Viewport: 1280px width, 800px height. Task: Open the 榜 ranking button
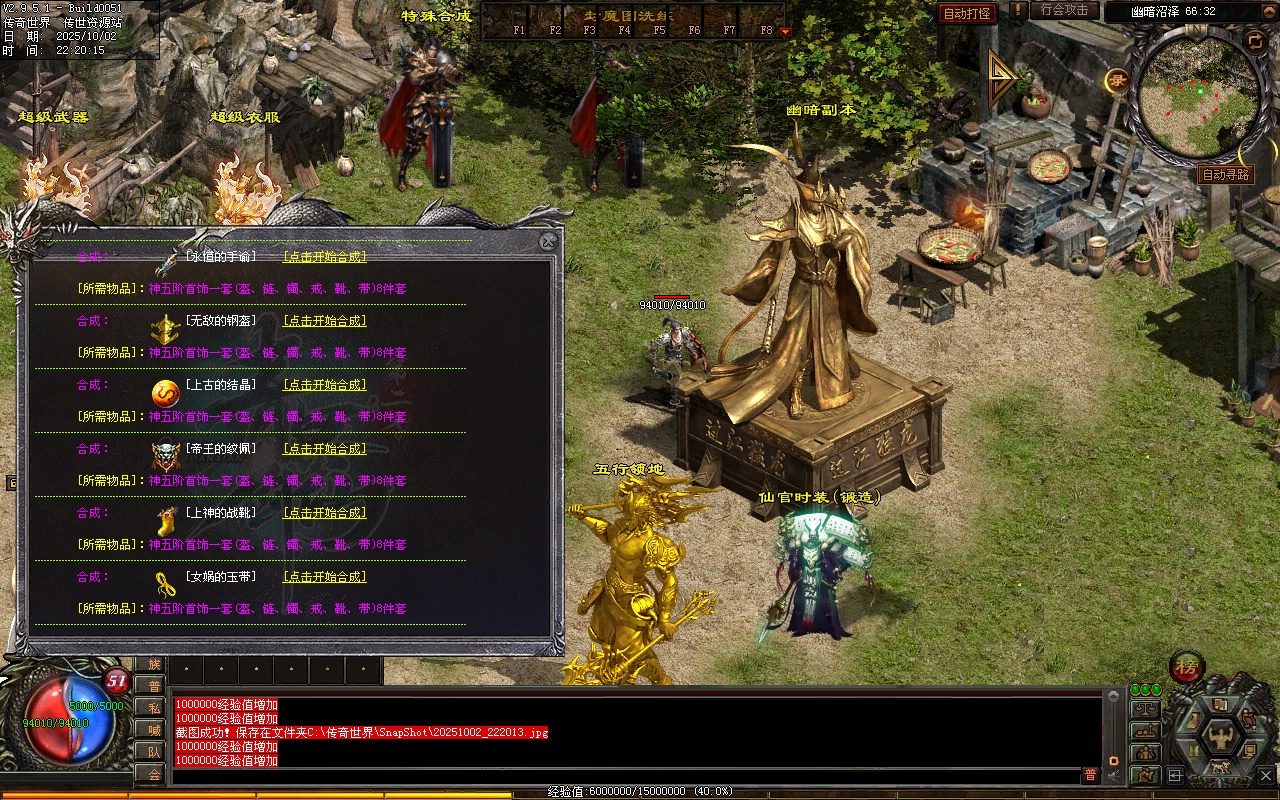point(1188,667)
